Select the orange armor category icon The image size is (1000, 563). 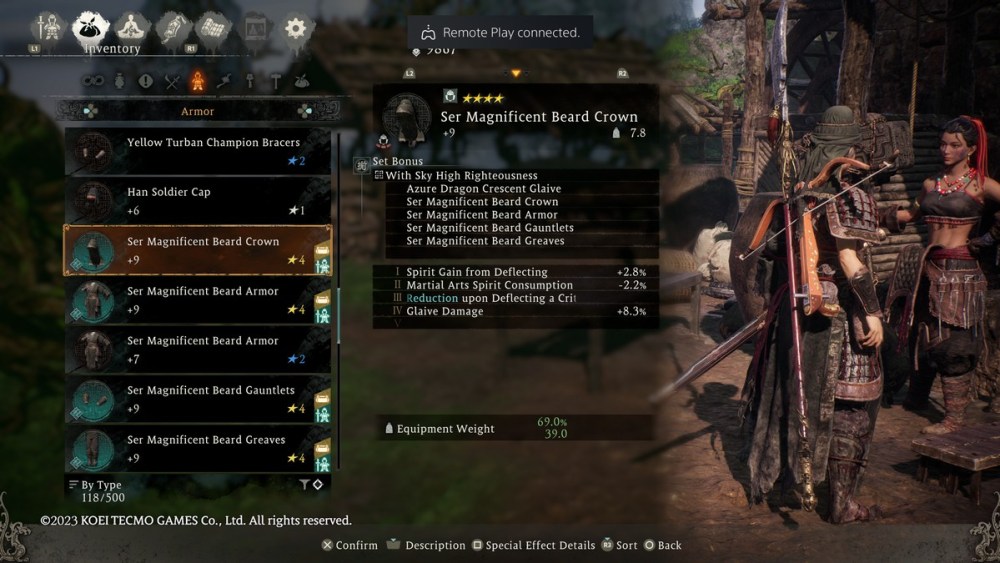tap(198, 81)
